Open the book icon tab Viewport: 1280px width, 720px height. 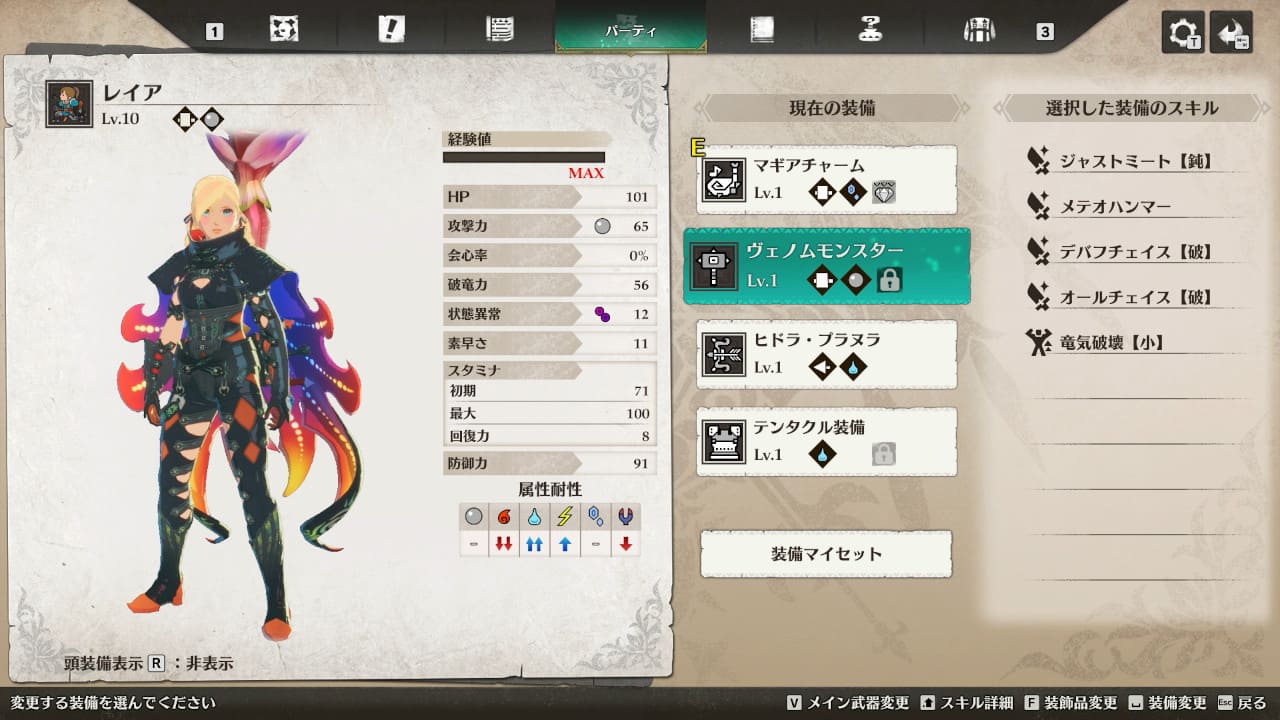tap(762, 30)
